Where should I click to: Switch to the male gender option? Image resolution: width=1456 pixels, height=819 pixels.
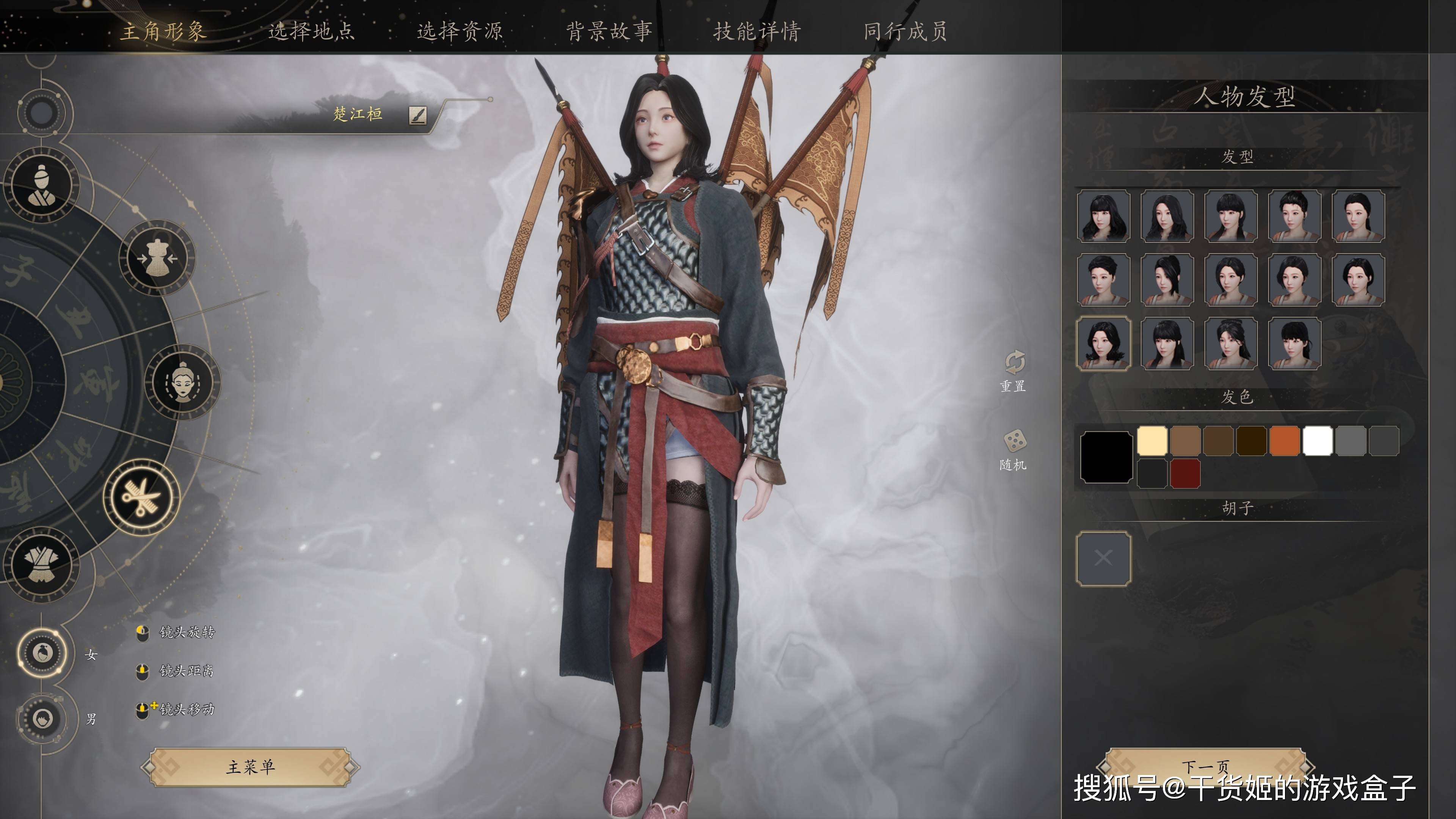pyautogui.click(x=42, y=719)
